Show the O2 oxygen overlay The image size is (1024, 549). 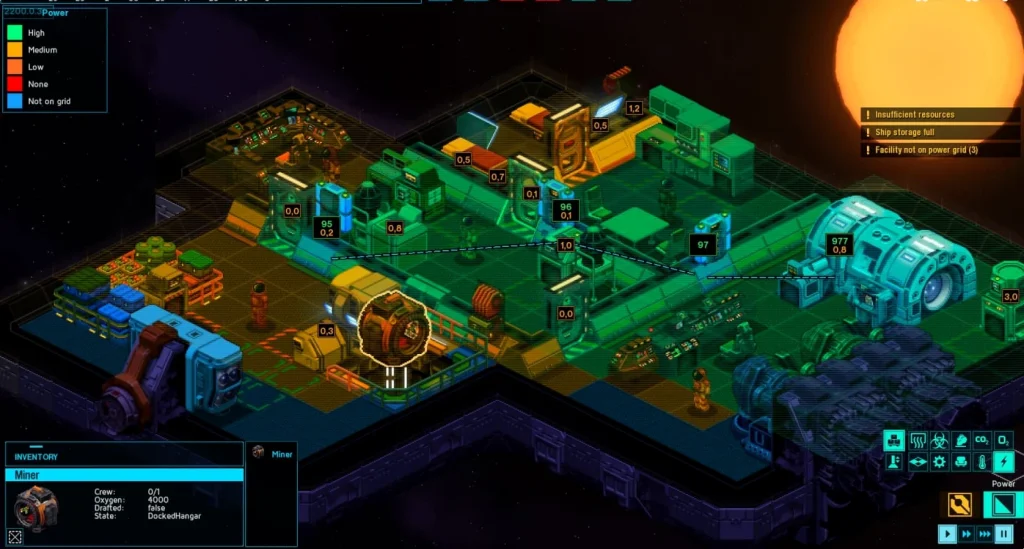click(1003, 440)
